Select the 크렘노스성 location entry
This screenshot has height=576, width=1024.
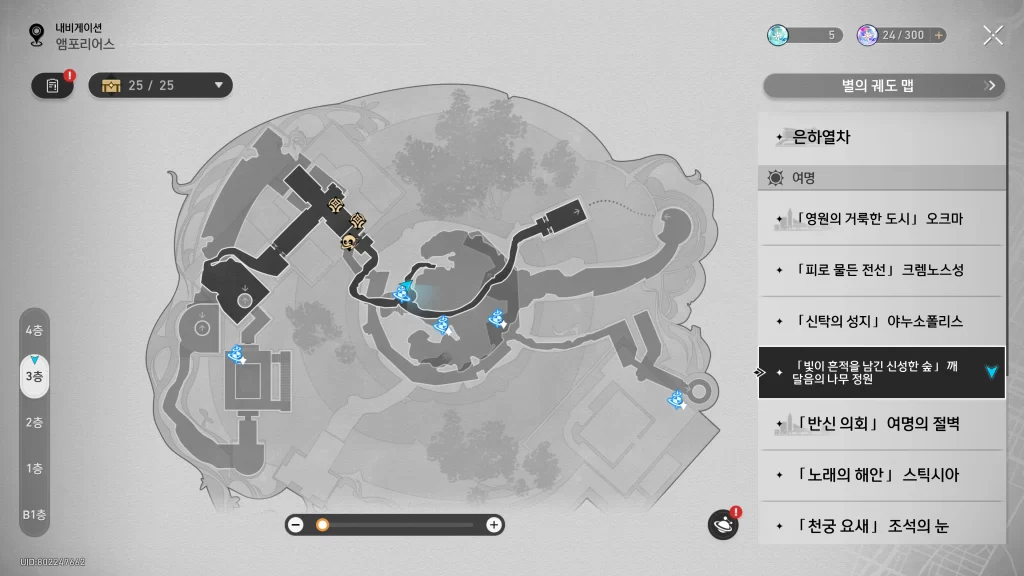(880, 270)
